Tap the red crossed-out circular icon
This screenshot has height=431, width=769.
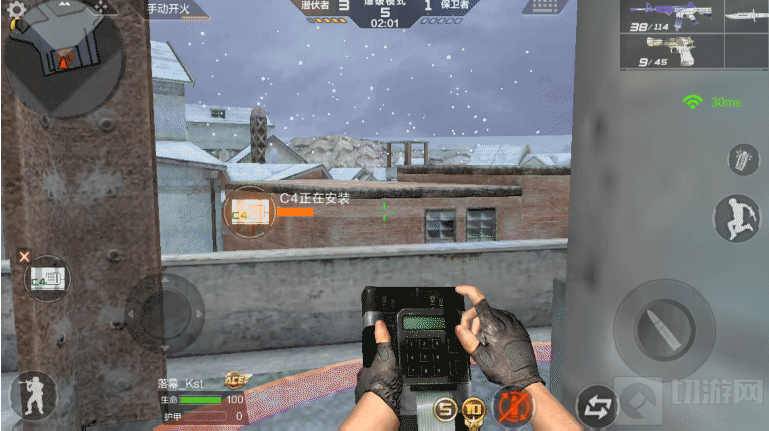513,407
